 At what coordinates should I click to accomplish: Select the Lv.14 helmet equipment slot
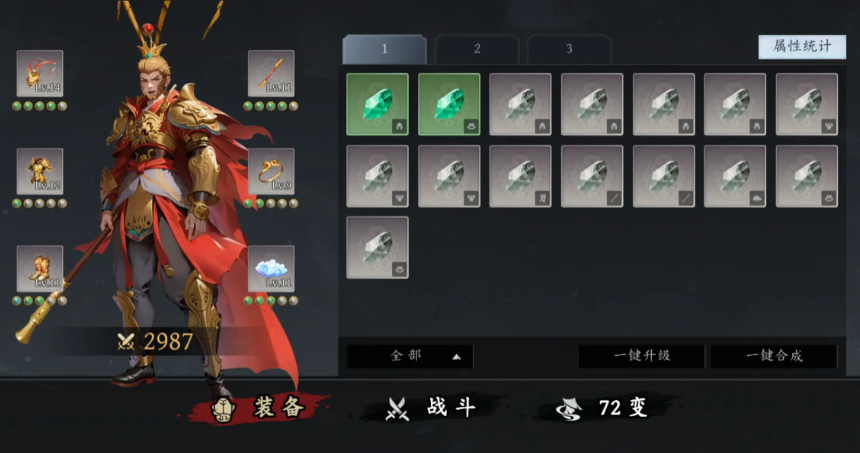(x=40, y=73)
